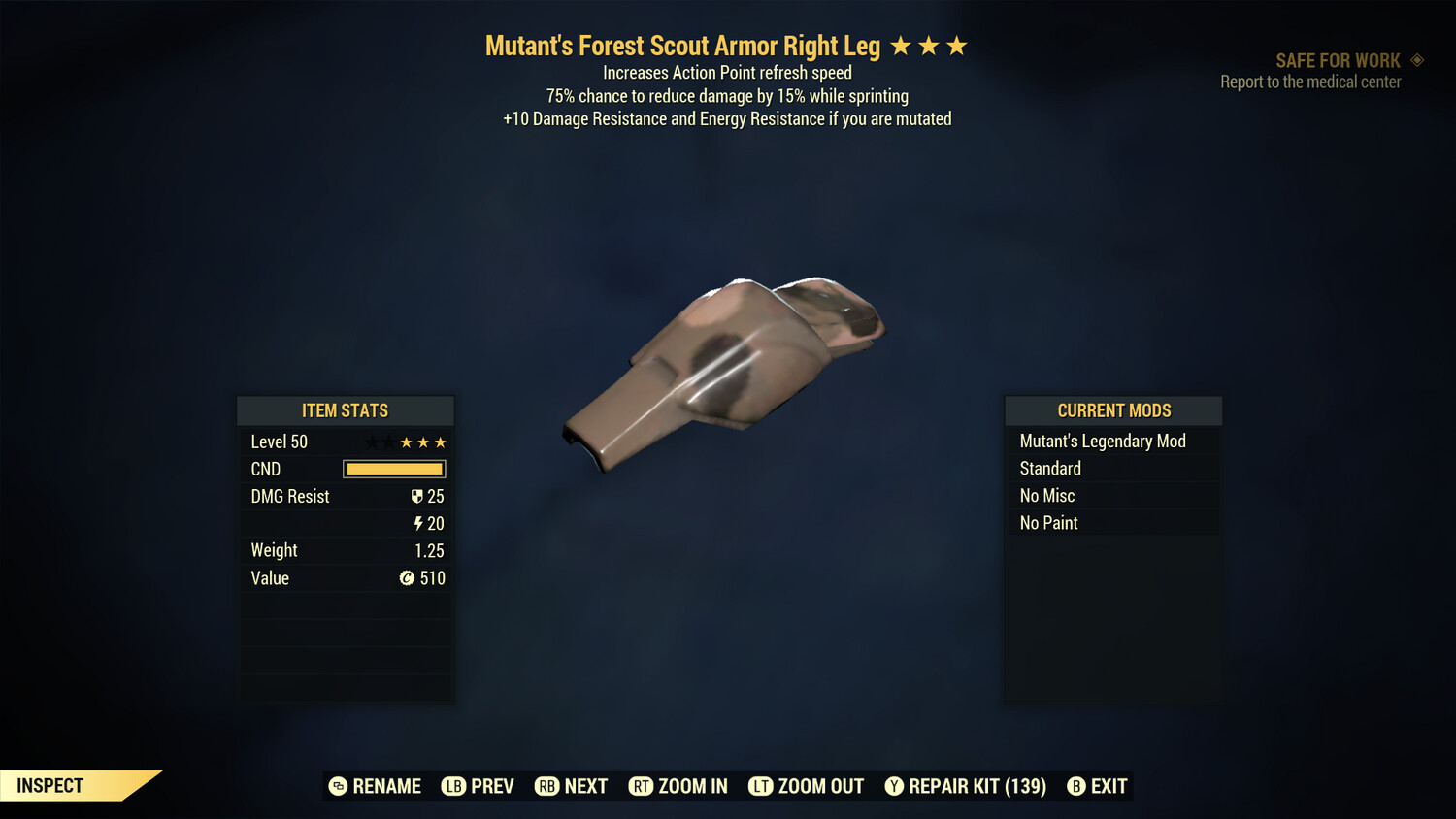Viewport: 1456px width, 819px height.
Task: Open the CURRENT MODS panel header
Action: pyautogui.click(x=1112, y=409)
